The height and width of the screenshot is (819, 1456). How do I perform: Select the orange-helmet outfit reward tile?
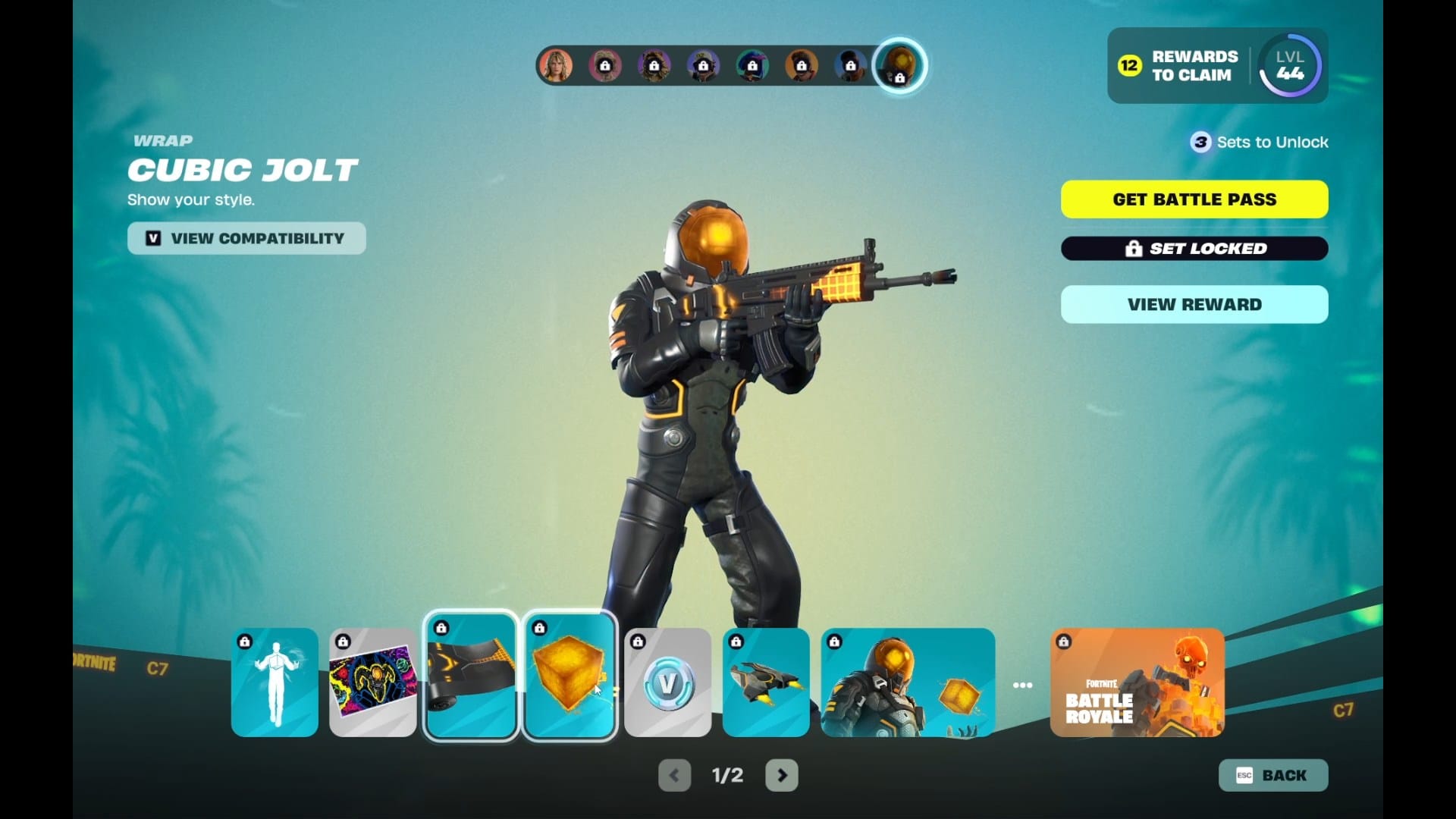point(908,682)
